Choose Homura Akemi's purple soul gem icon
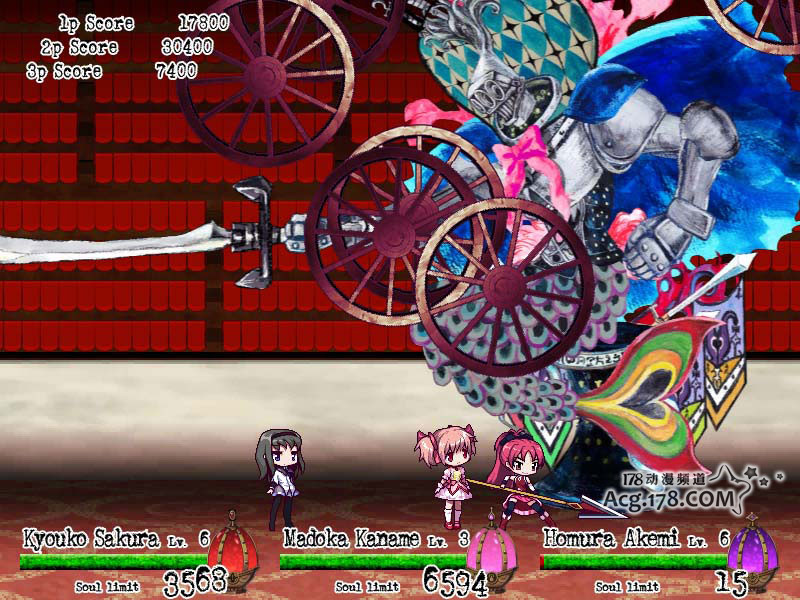Screen dimensions: 800x600 [750, 551]
